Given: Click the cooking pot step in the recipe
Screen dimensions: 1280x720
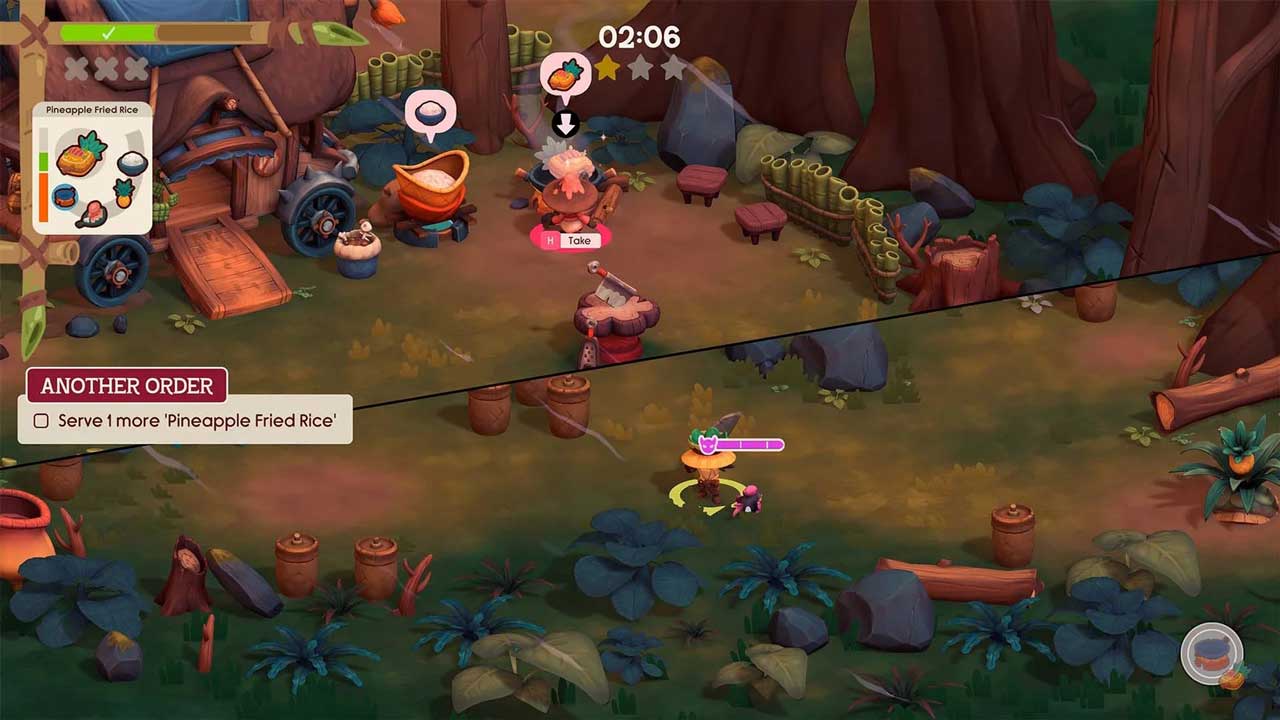Looking at the screenshot, I should [66, 195].
